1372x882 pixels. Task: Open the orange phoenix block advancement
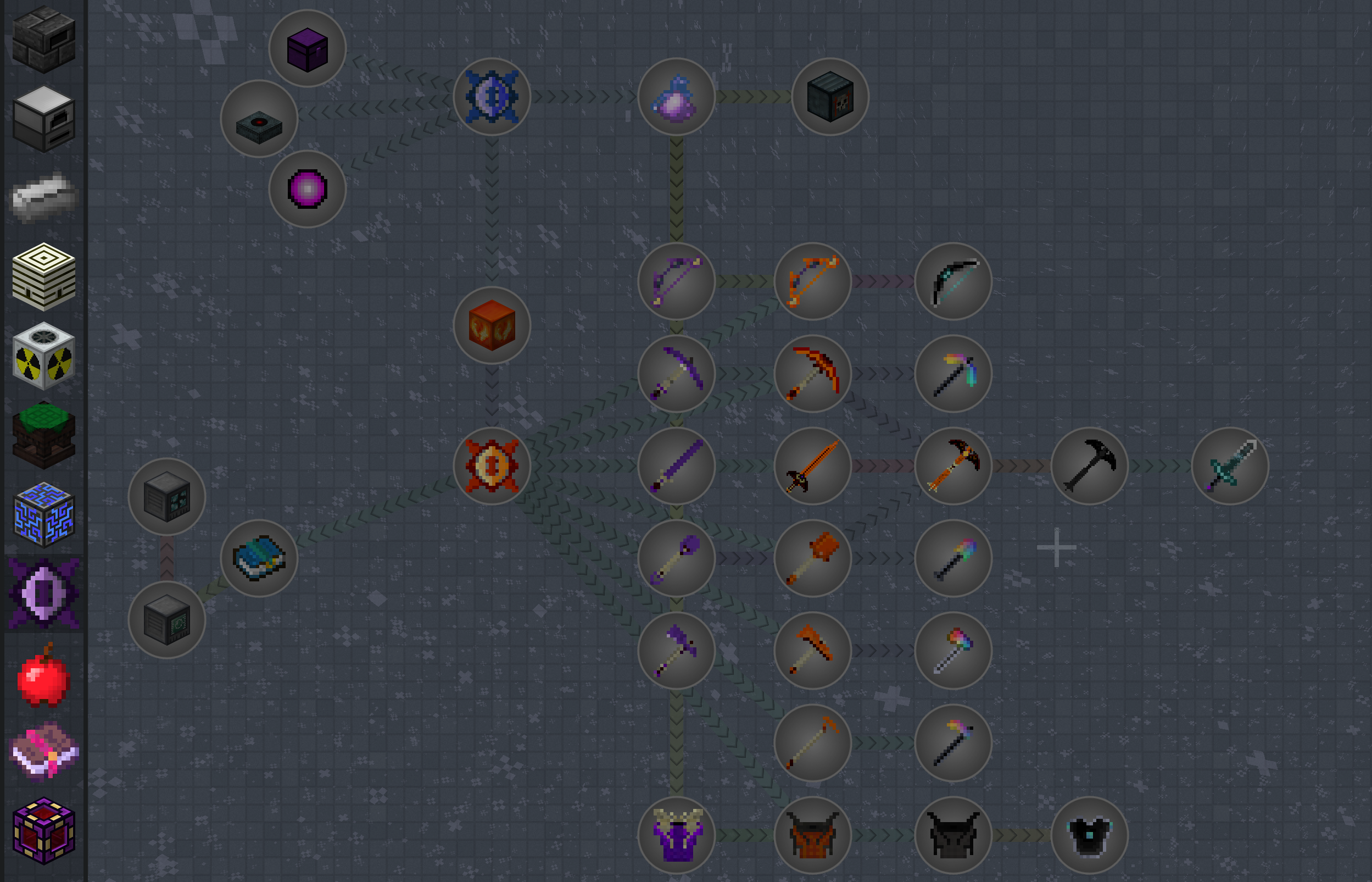492,325
